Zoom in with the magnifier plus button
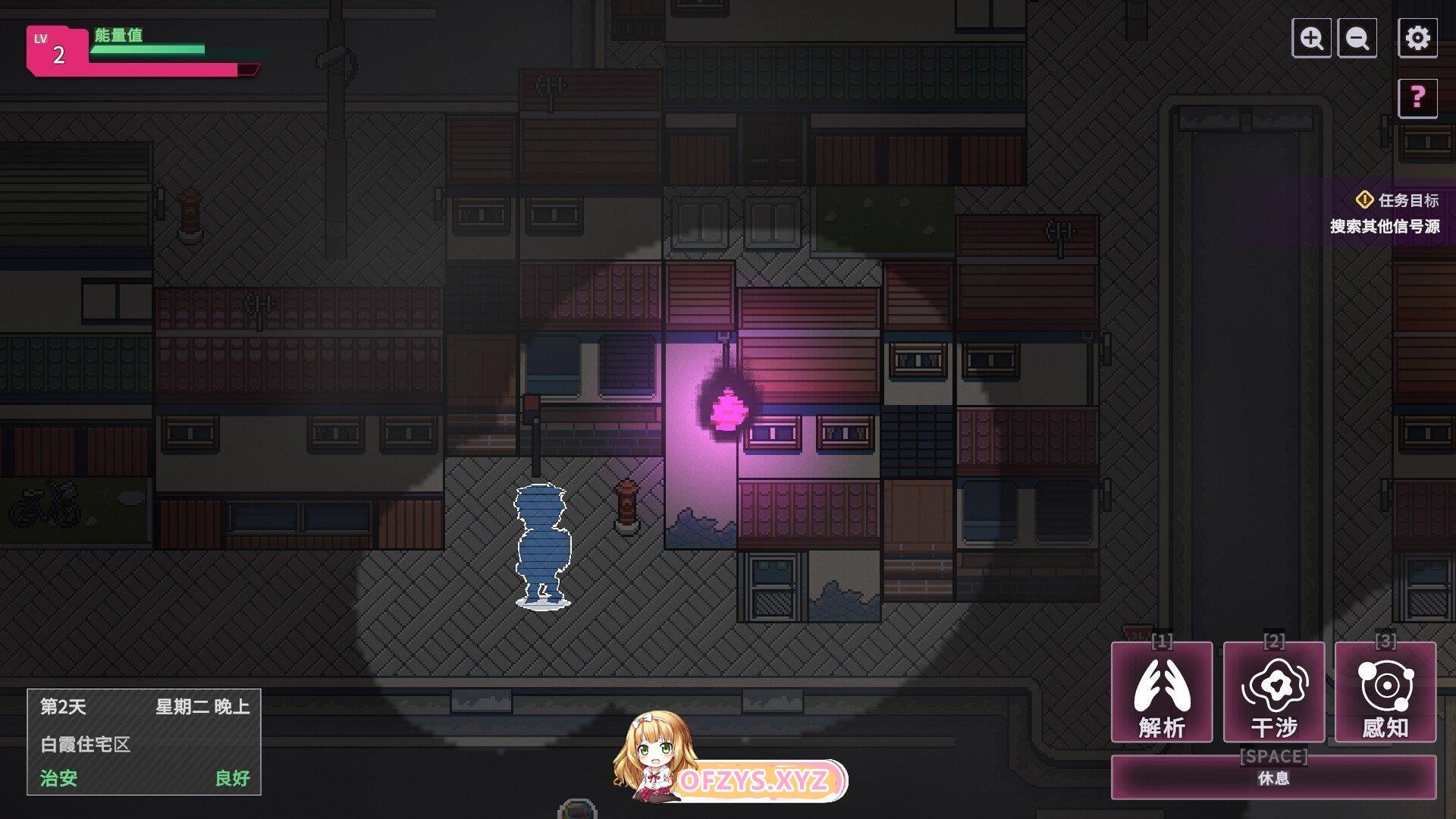The width and height of the screenshot is (1456, 819). click(x=1311, y=38)
